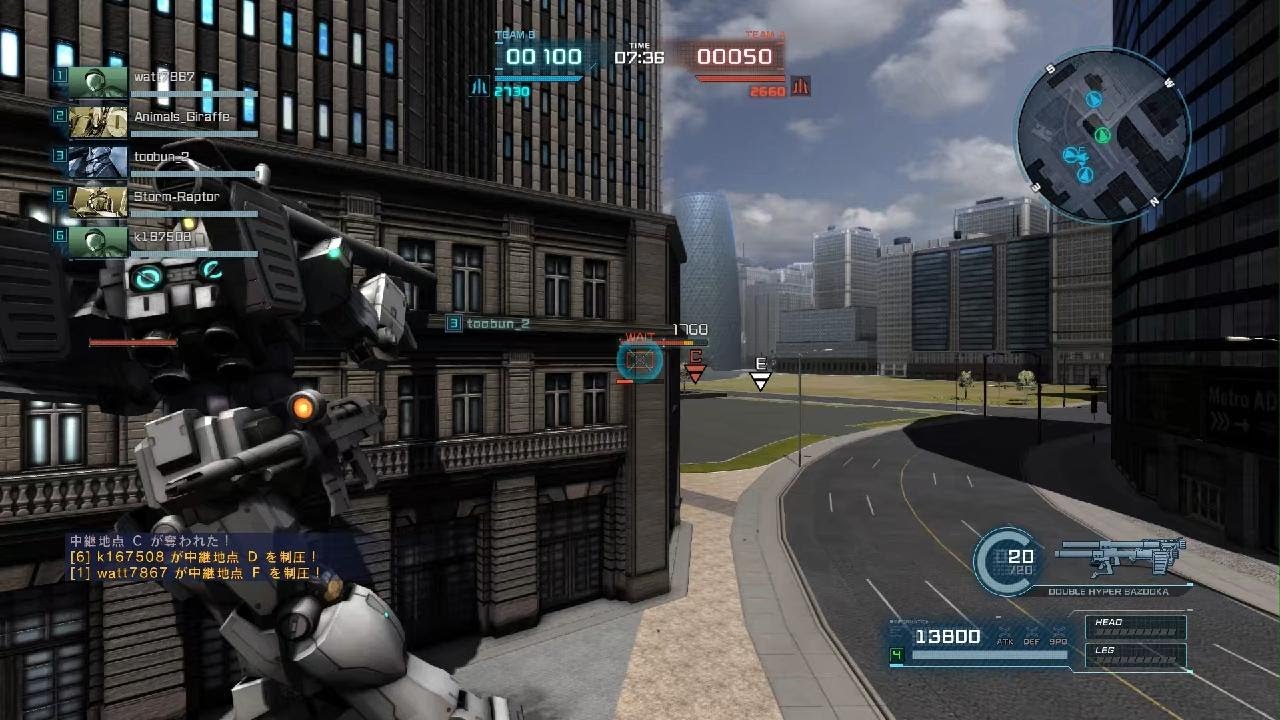The image size is (1280, 720).
Task: Select the Double Hyper Bazooka weapon icon
Action: click(x=1120, y=555)
